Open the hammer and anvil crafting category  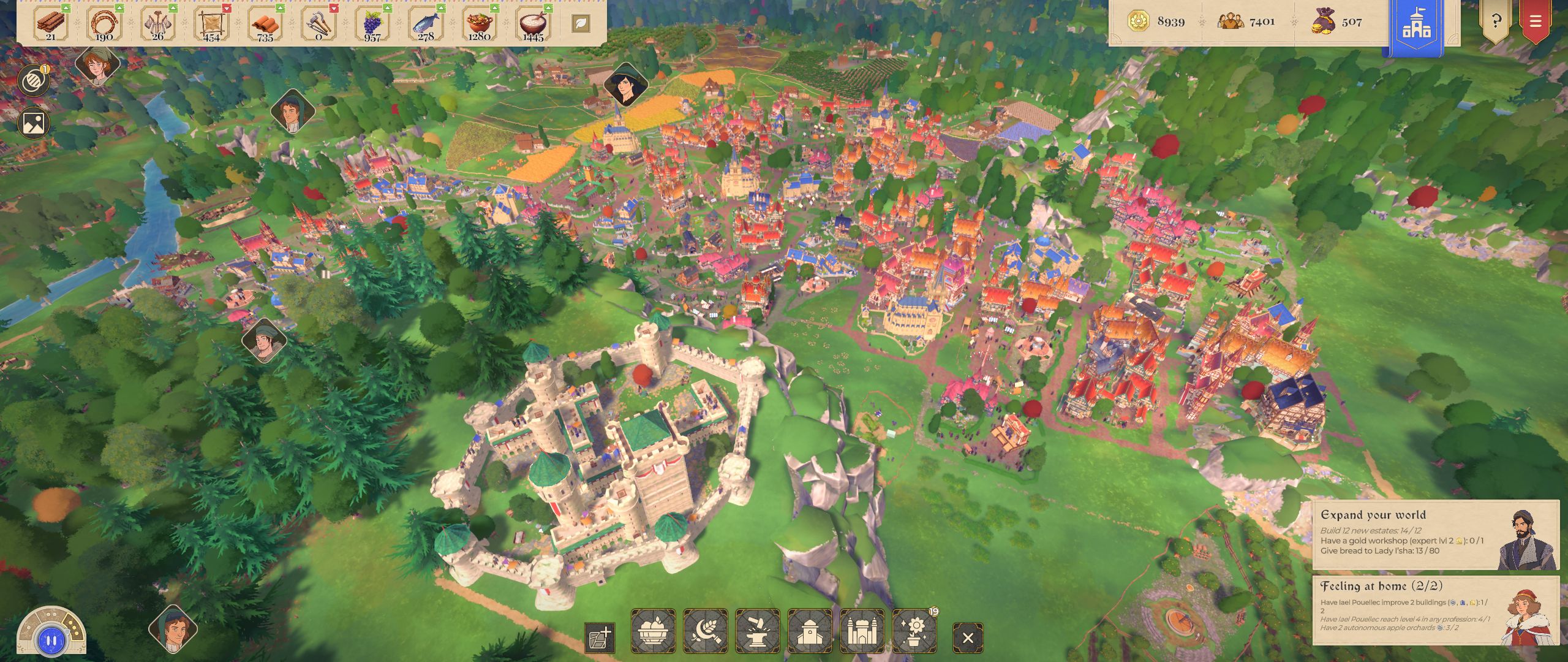[x=758, y=631]
